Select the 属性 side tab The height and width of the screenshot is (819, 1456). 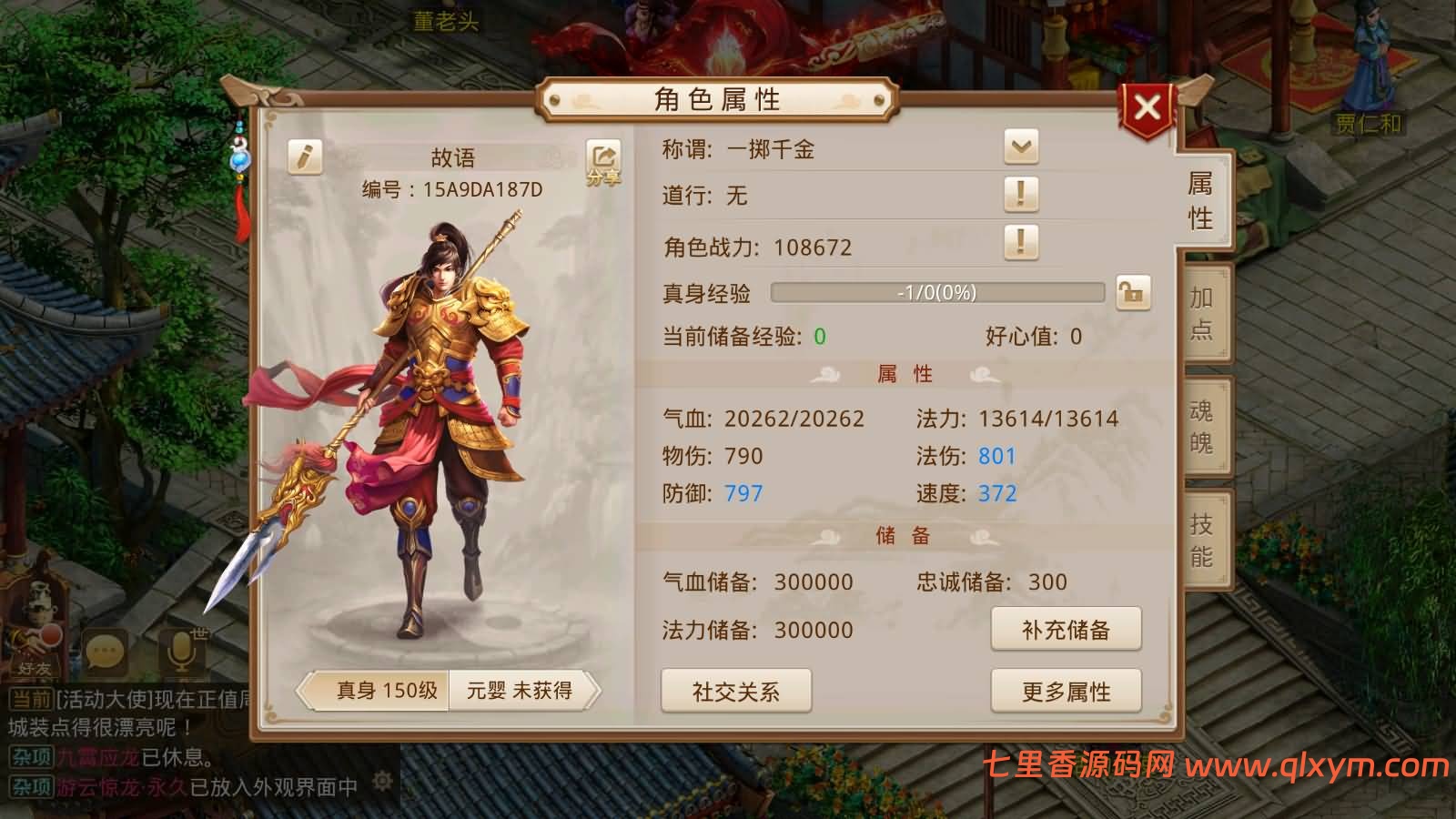coord(1199,200)
